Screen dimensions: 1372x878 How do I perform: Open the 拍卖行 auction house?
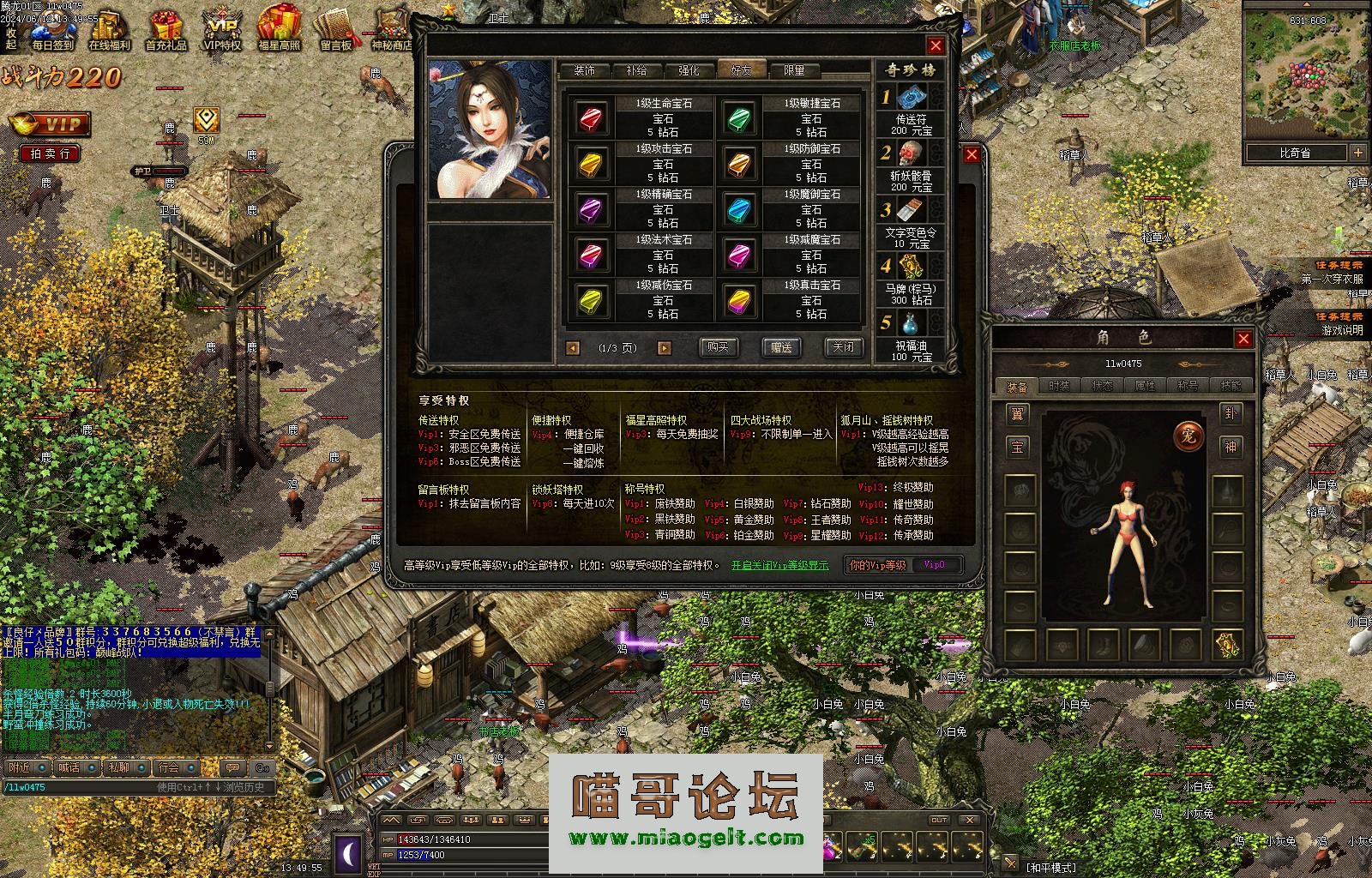pyautogui.click(x=51, y=153)
